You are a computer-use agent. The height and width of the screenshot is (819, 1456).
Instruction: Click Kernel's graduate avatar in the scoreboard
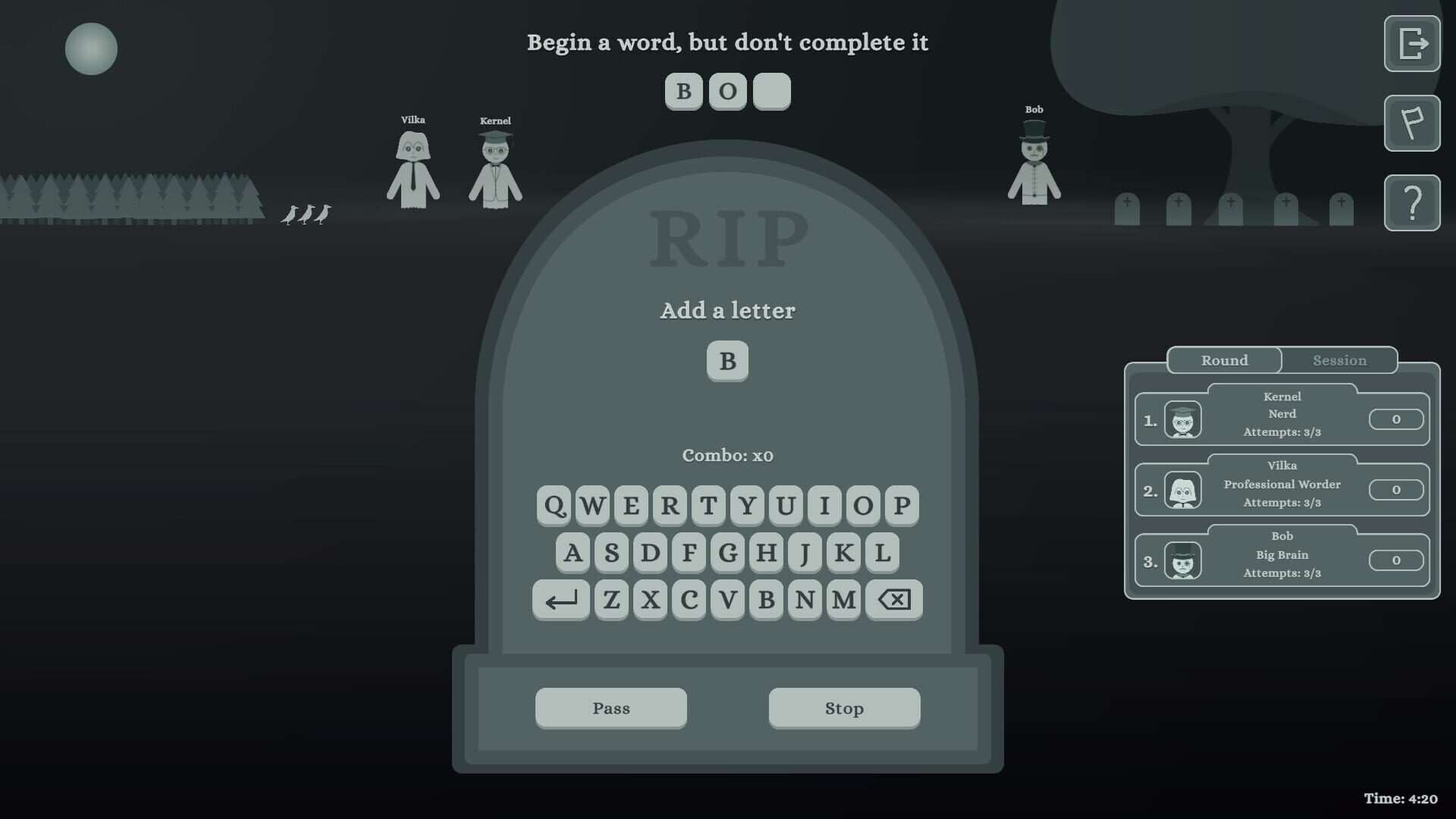coord(1184,418)
